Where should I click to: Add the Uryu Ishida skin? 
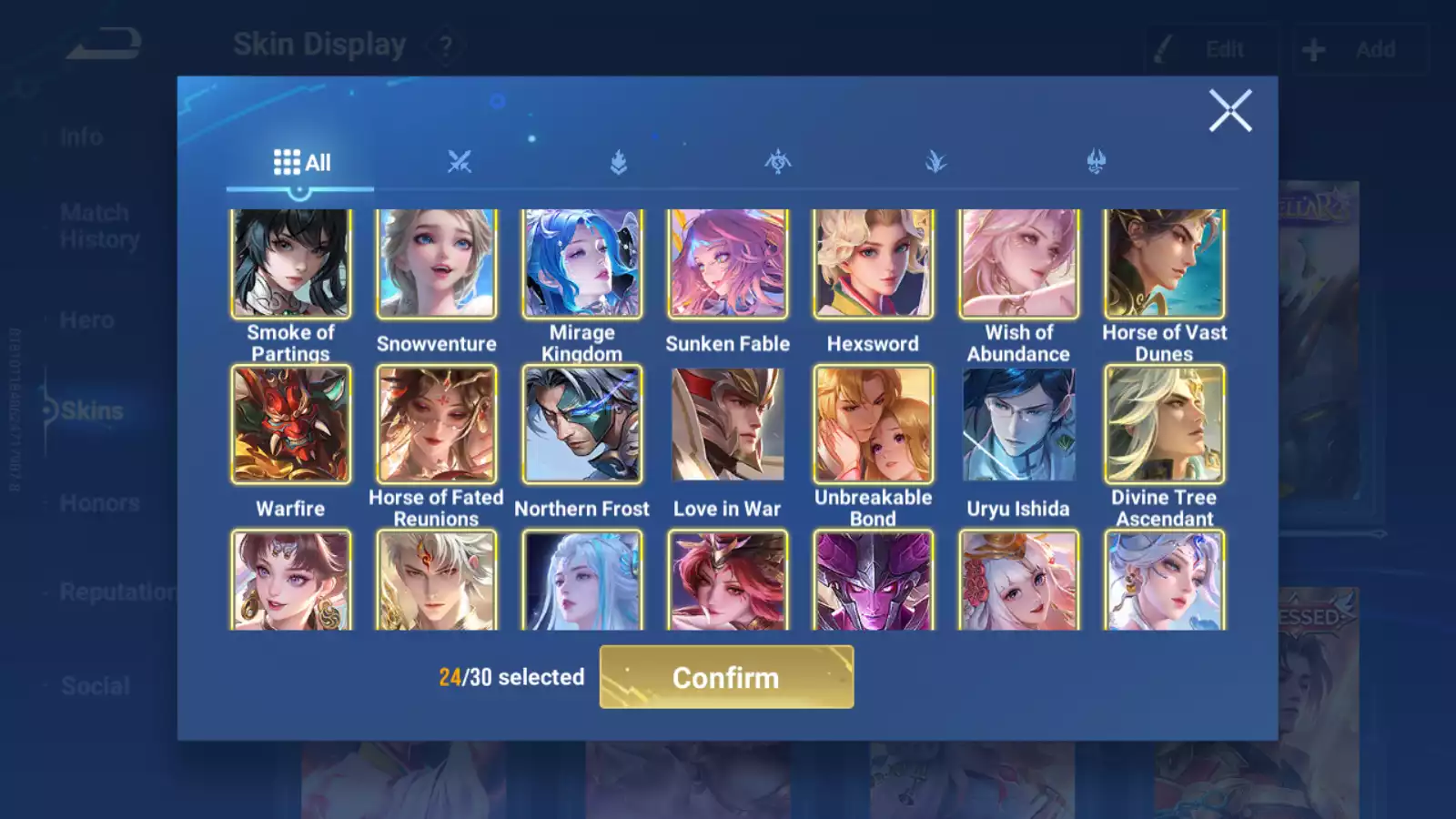1019,424
